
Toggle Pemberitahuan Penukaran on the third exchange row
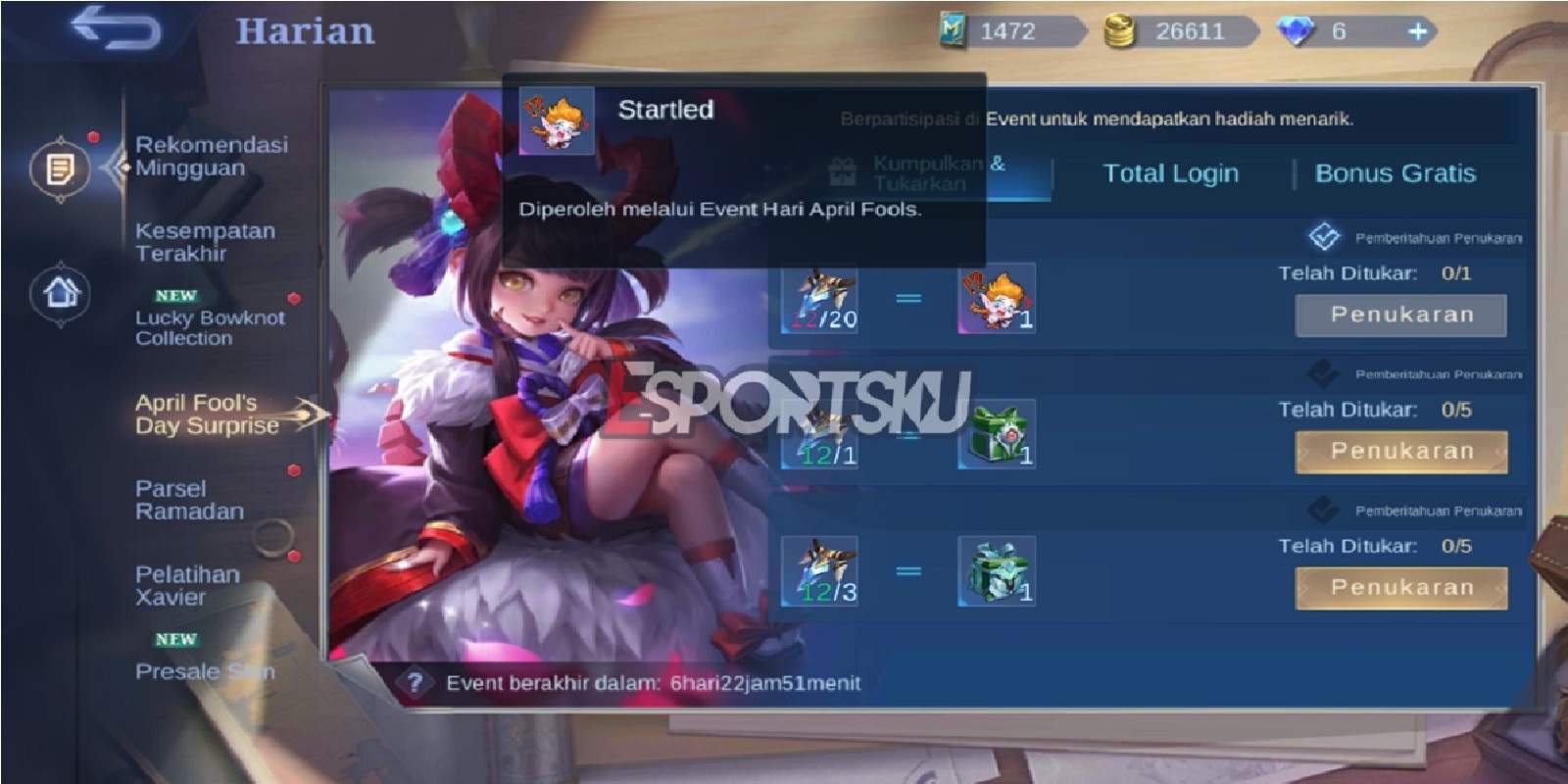(1323, 510)
